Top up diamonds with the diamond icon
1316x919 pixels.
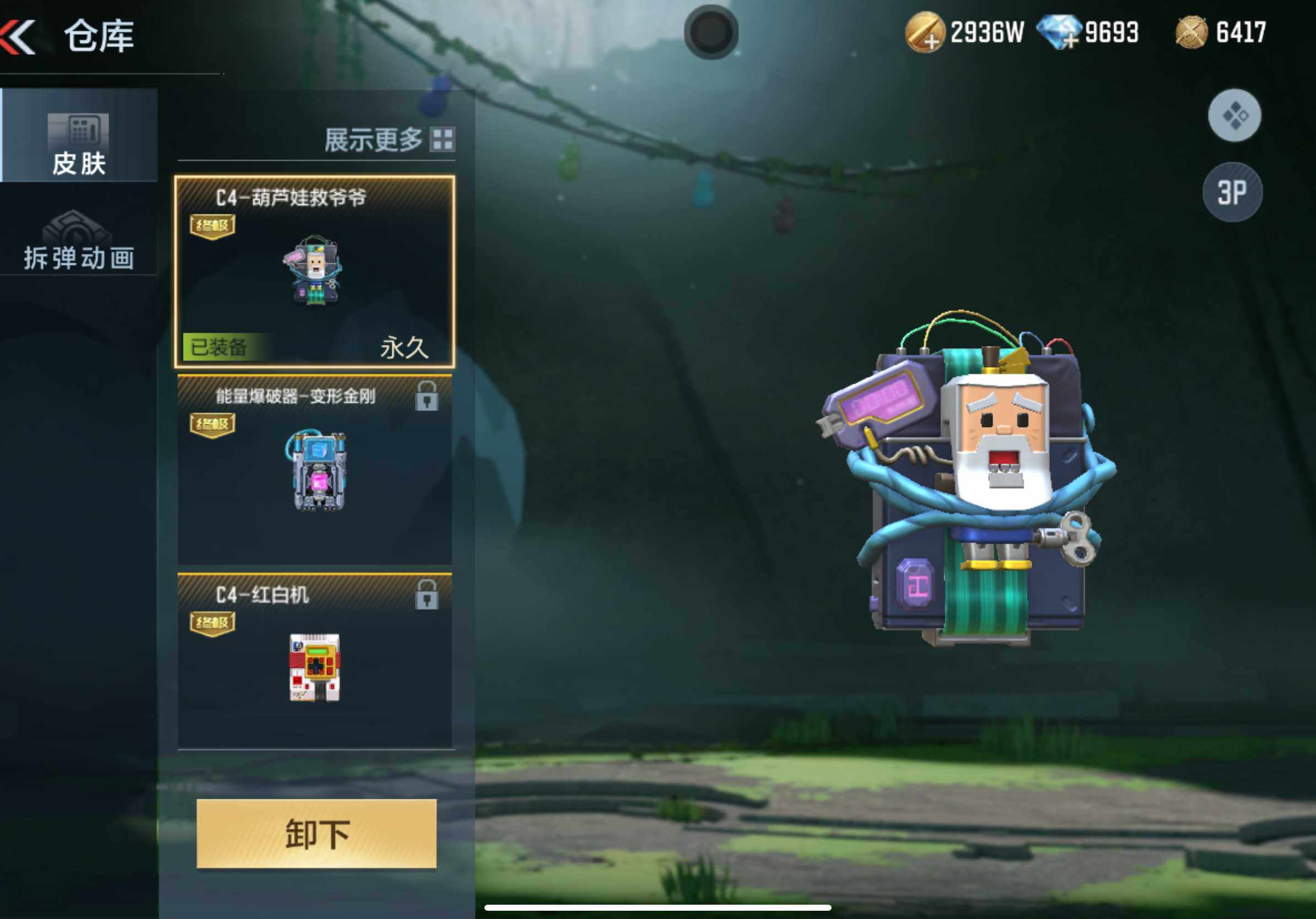[1058, 33]
